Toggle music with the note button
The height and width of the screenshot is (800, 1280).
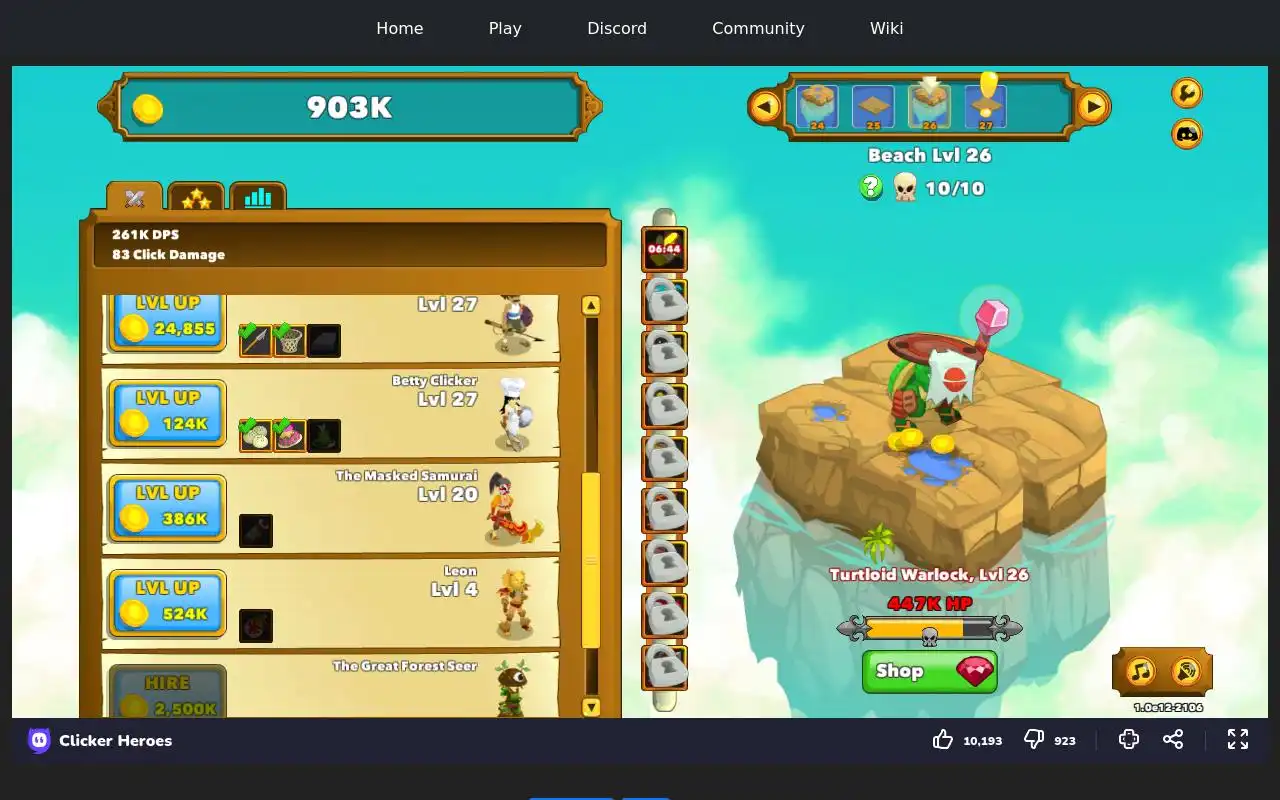(1141, 671)
